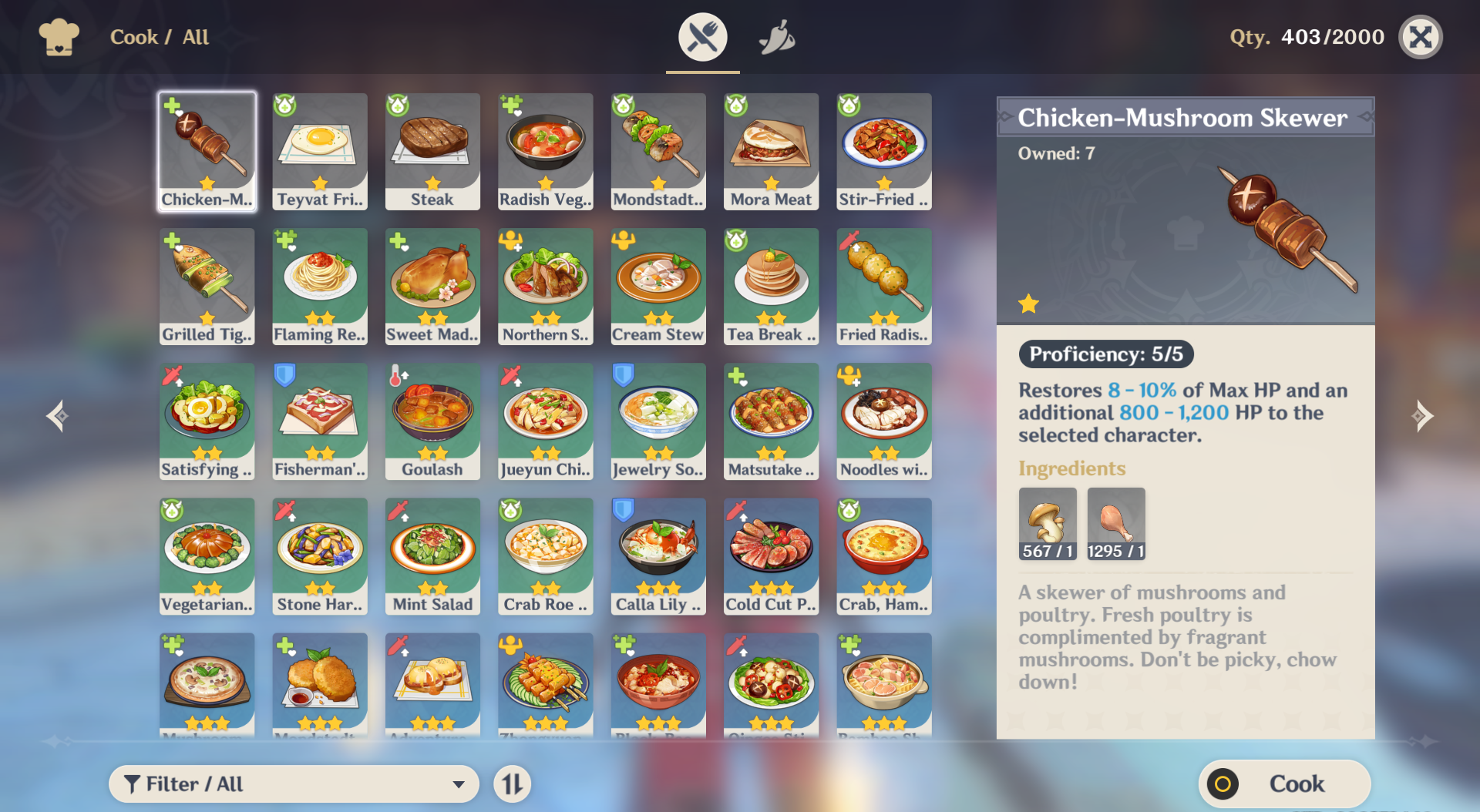Select the crossed utensils cooking tab
Screen dimensions: 1480x812
tap(702, 37)
